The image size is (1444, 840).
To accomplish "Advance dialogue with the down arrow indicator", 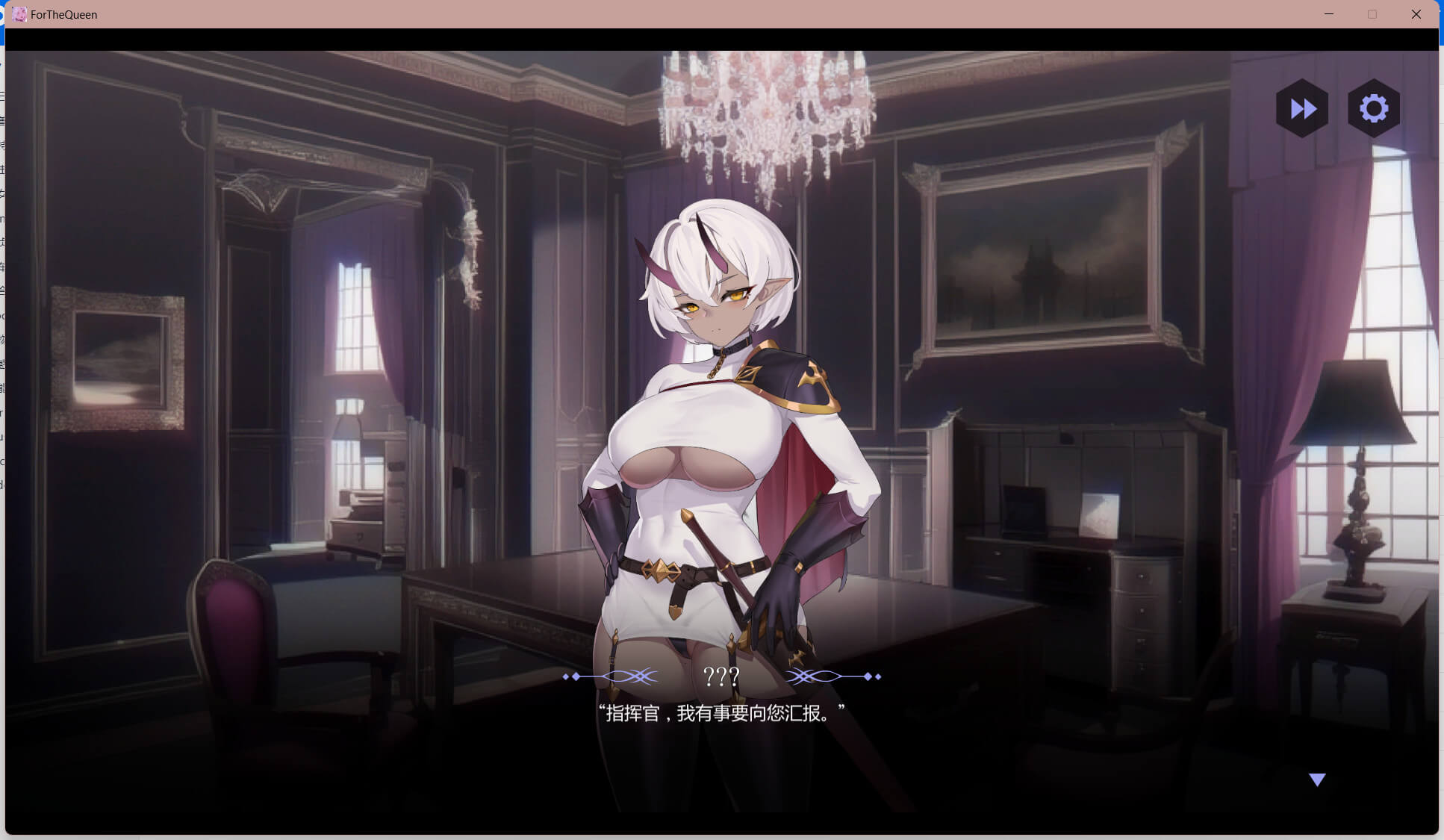I will click(x=1317, y=780).
